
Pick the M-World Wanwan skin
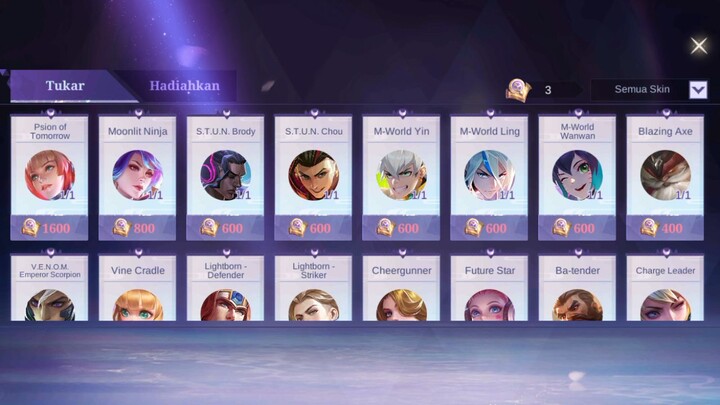pyautogui.click(x=577, y=176)
